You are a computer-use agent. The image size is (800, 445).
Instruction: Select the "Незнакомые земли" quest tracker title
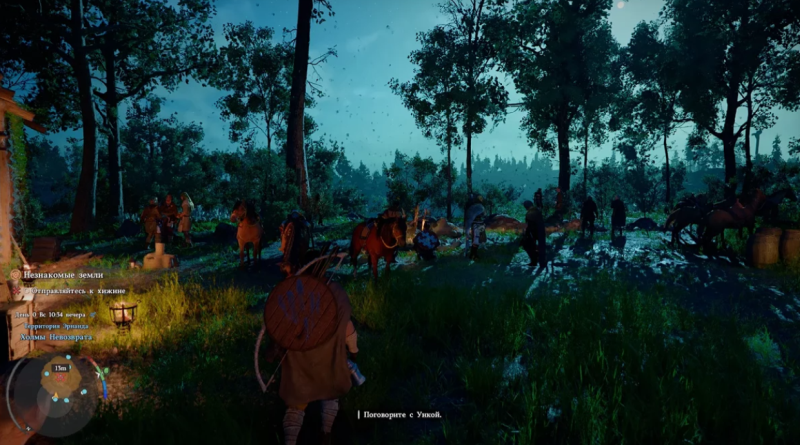tap(69, 272)
